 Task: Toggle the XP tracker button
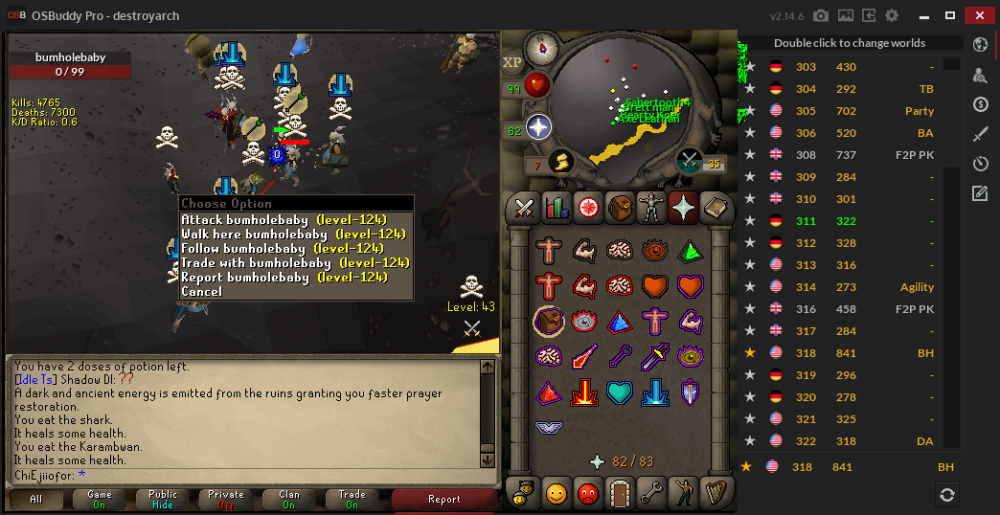[x=513, y=62]
